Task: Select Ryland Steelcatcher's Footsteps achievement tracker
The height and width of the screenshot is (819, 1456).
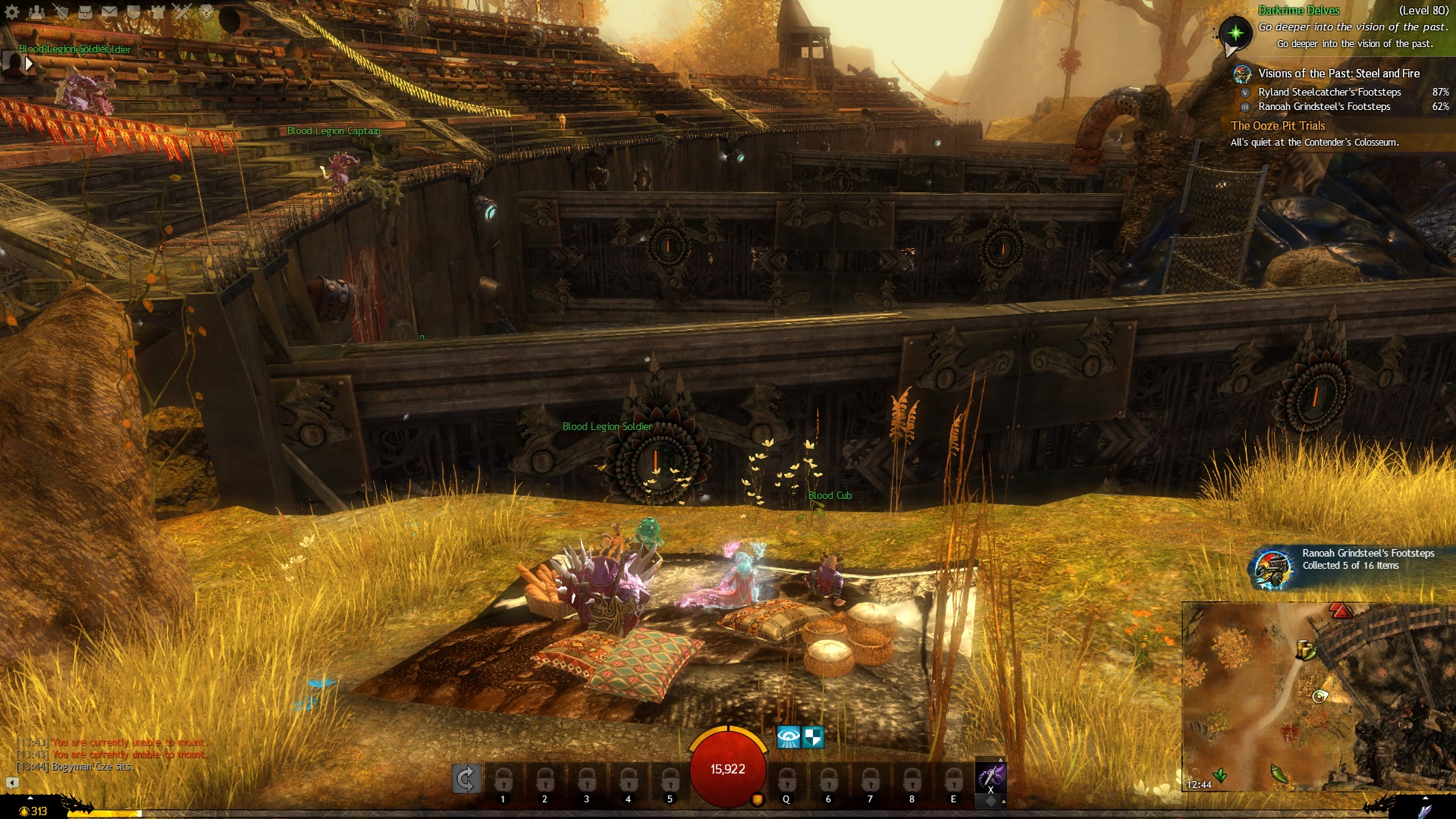Action: tap(1329, 93)
